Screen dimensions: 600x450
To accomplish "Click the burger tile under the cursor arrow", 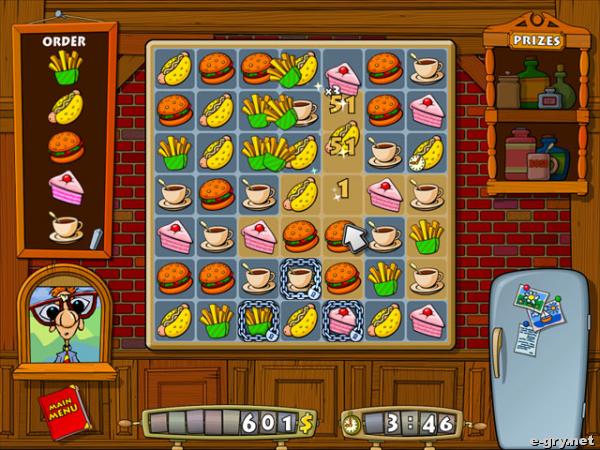I will [x=340, y=236].
